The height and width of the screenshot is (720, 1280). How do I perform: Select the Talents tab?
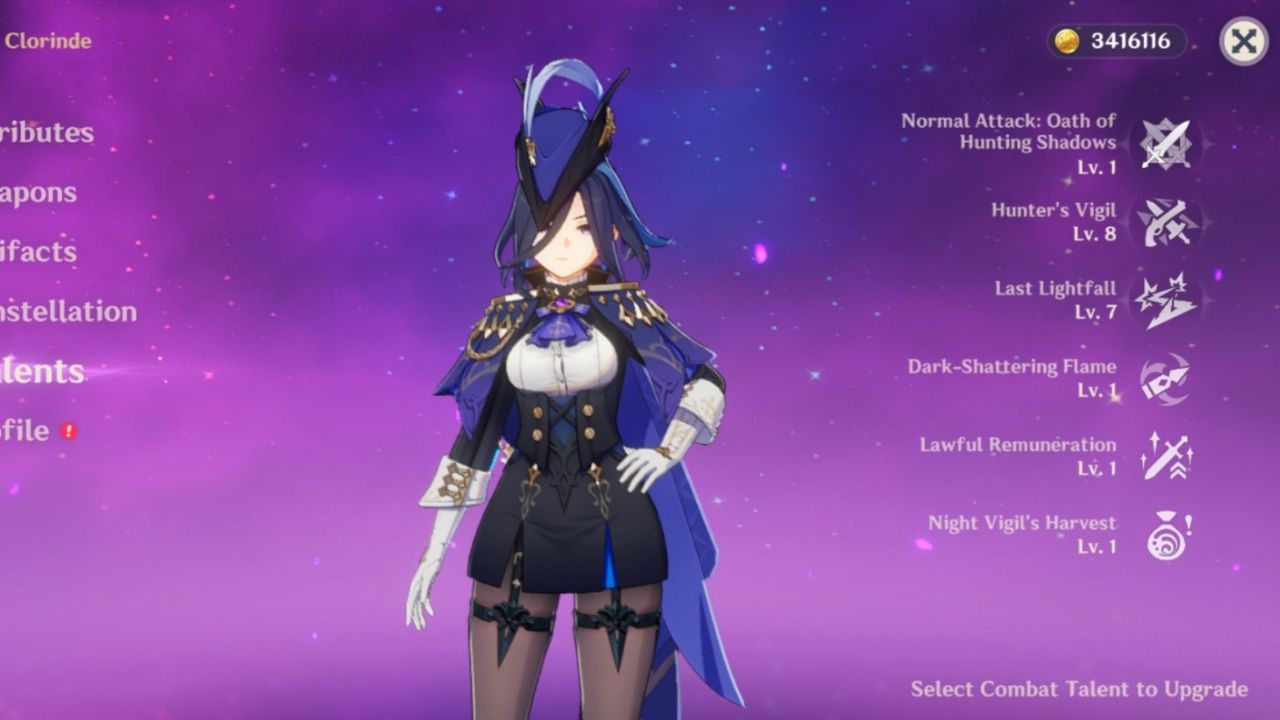point(42,371)
